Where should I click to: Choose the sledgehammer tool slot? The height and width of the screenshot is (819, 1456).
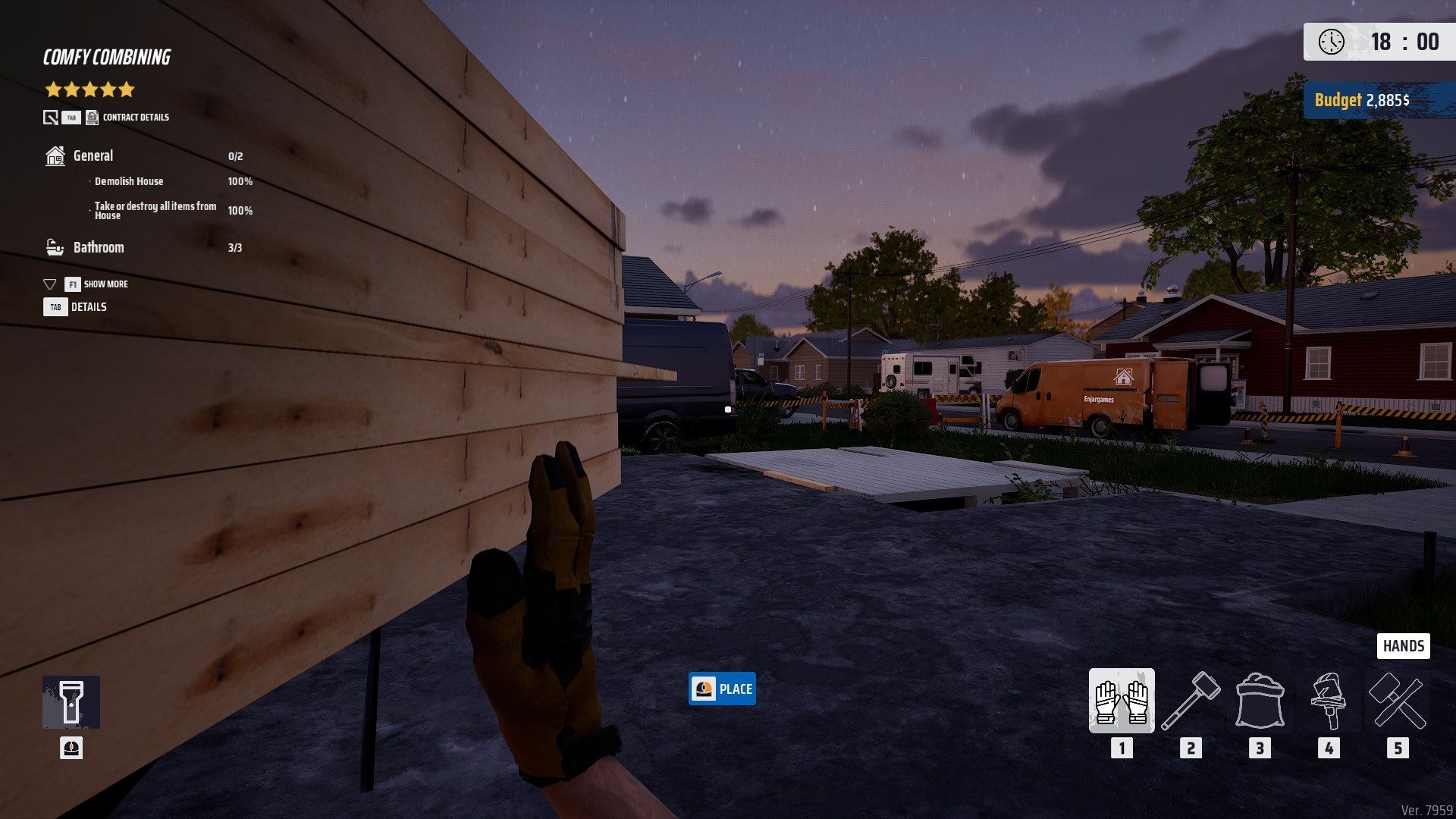tap(1191, 701)
